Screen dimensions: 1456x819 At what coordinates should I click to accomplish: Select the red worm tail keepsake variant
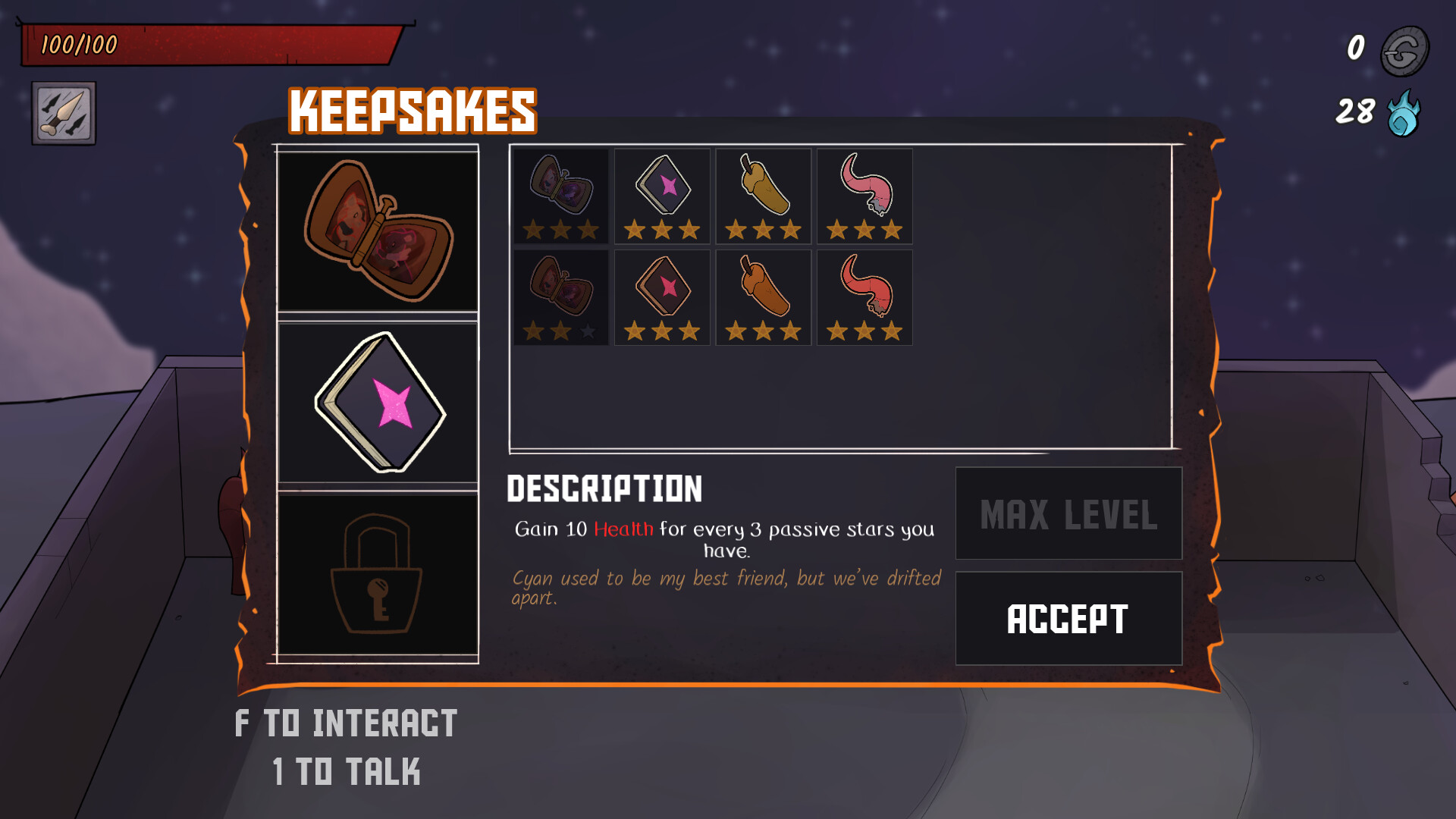coord(864,297)
